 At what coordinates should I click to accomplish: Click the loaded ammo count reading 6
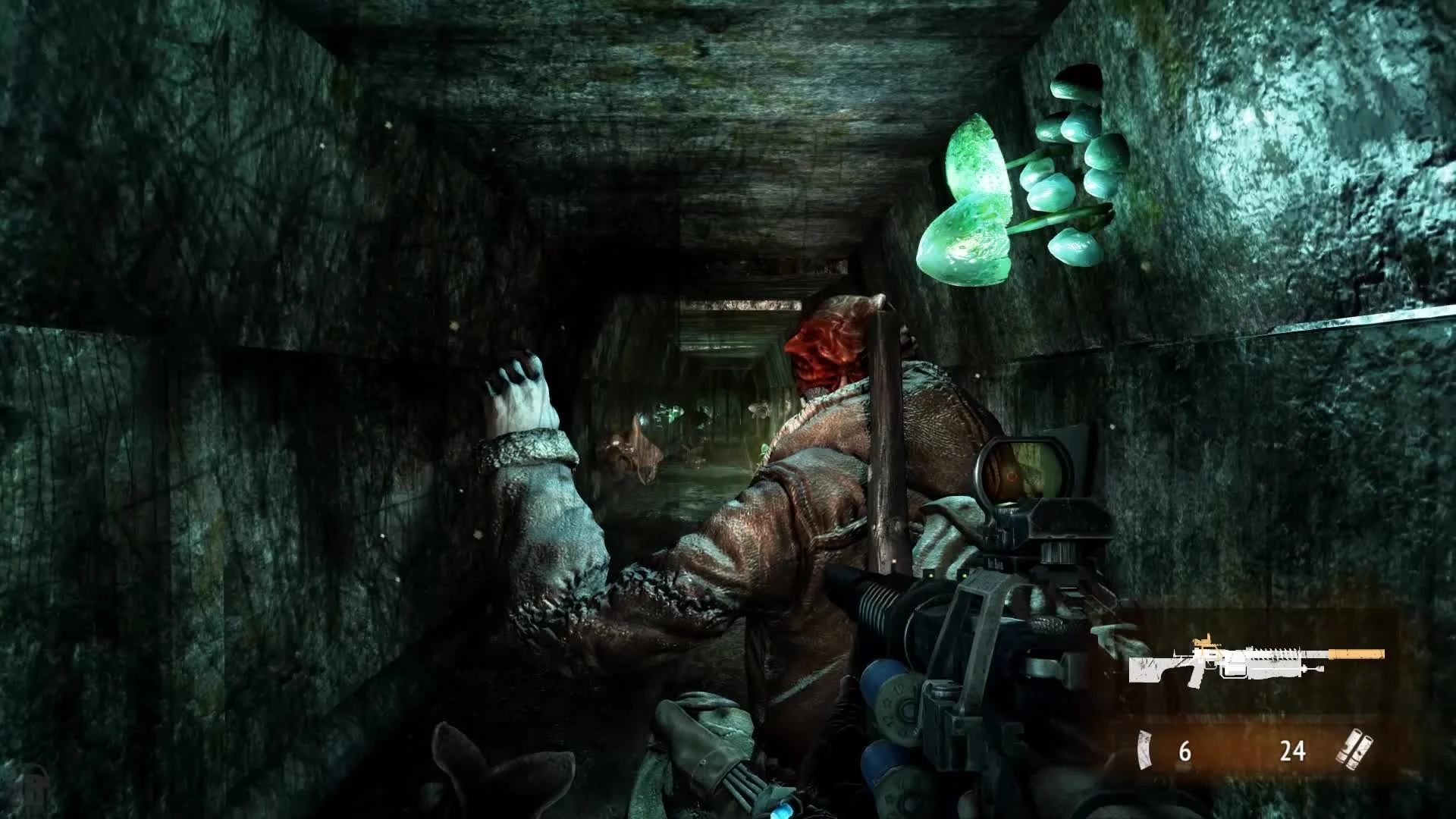coord(1185,751)
